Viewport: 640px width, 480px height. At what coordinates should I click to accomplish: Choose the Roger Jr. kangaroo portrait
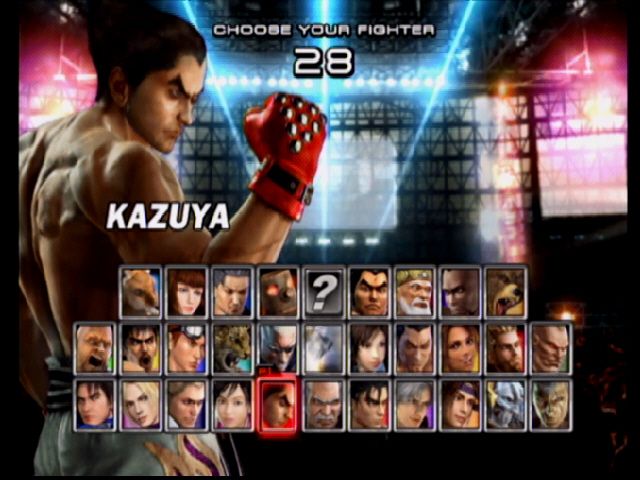coord(140,292)
